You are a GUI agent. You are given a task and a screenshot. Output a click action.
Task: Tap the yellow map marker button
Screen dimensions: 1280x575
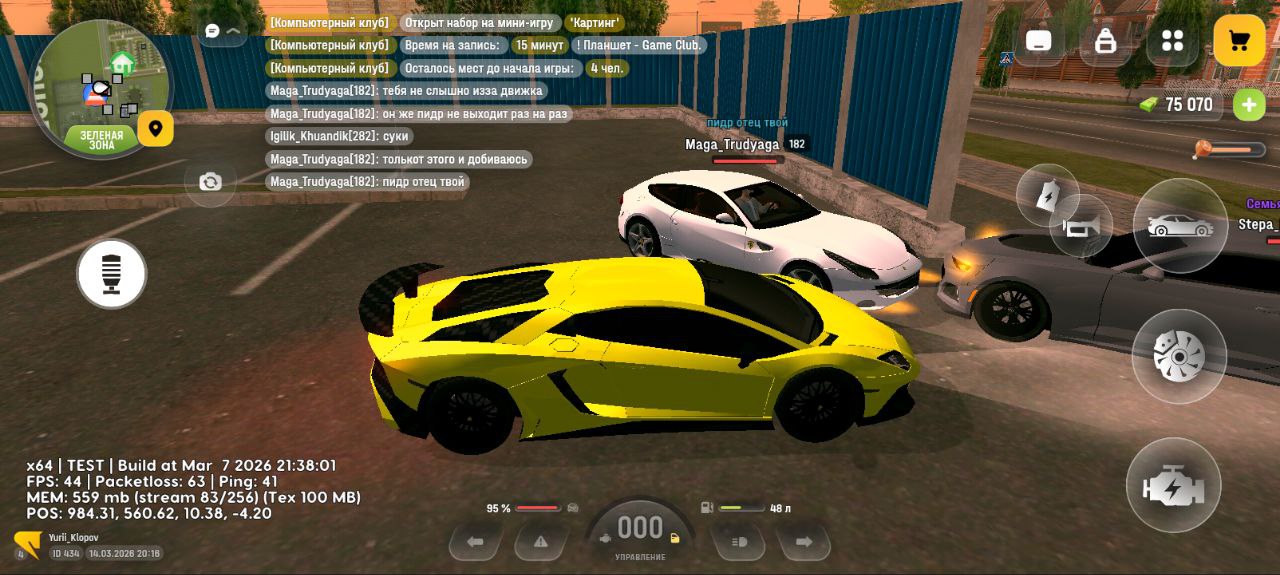[x=155, y=129]
